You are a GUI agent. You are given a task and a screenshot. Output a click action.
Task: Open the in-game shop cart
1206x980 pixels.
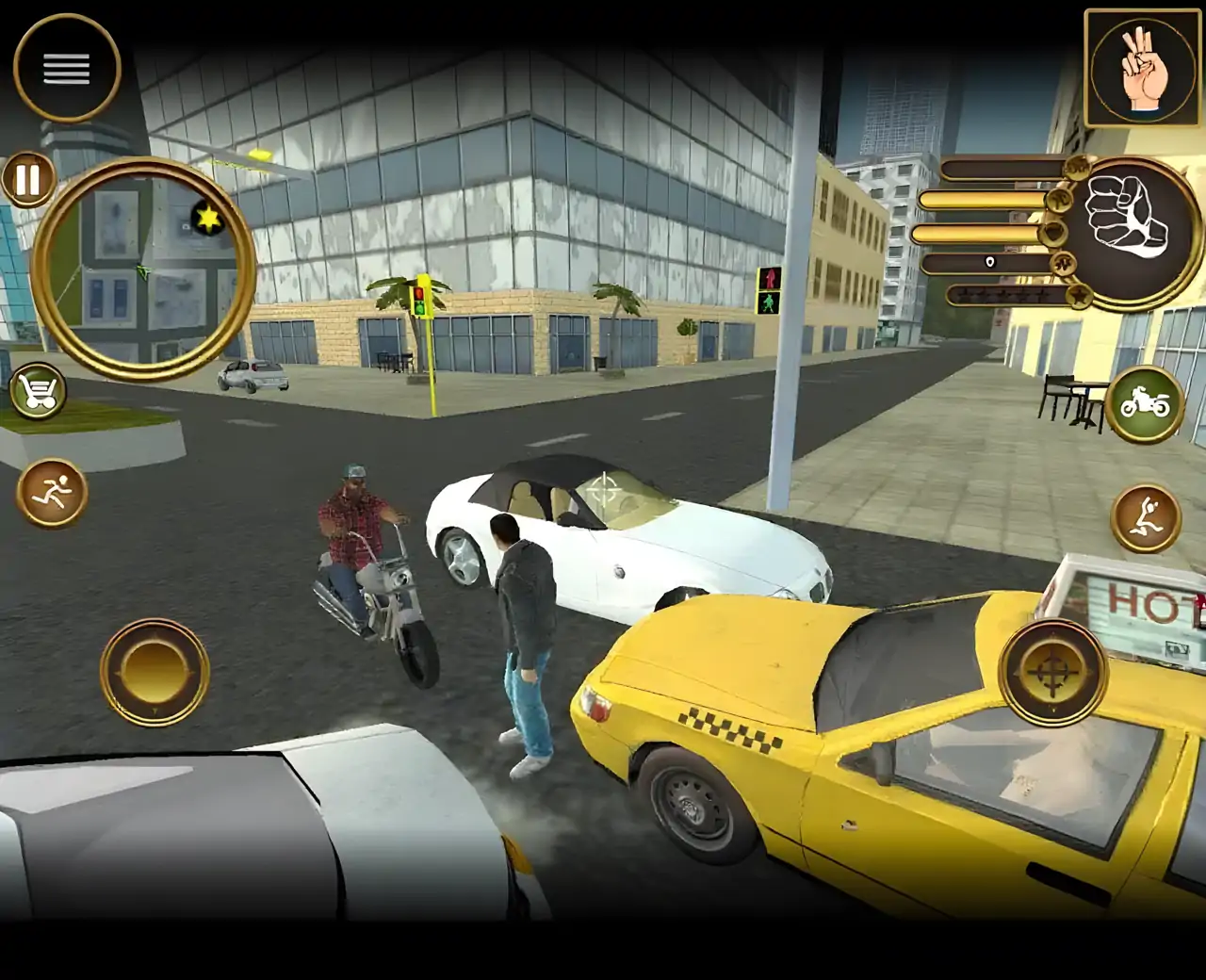[x=40, y=390]
